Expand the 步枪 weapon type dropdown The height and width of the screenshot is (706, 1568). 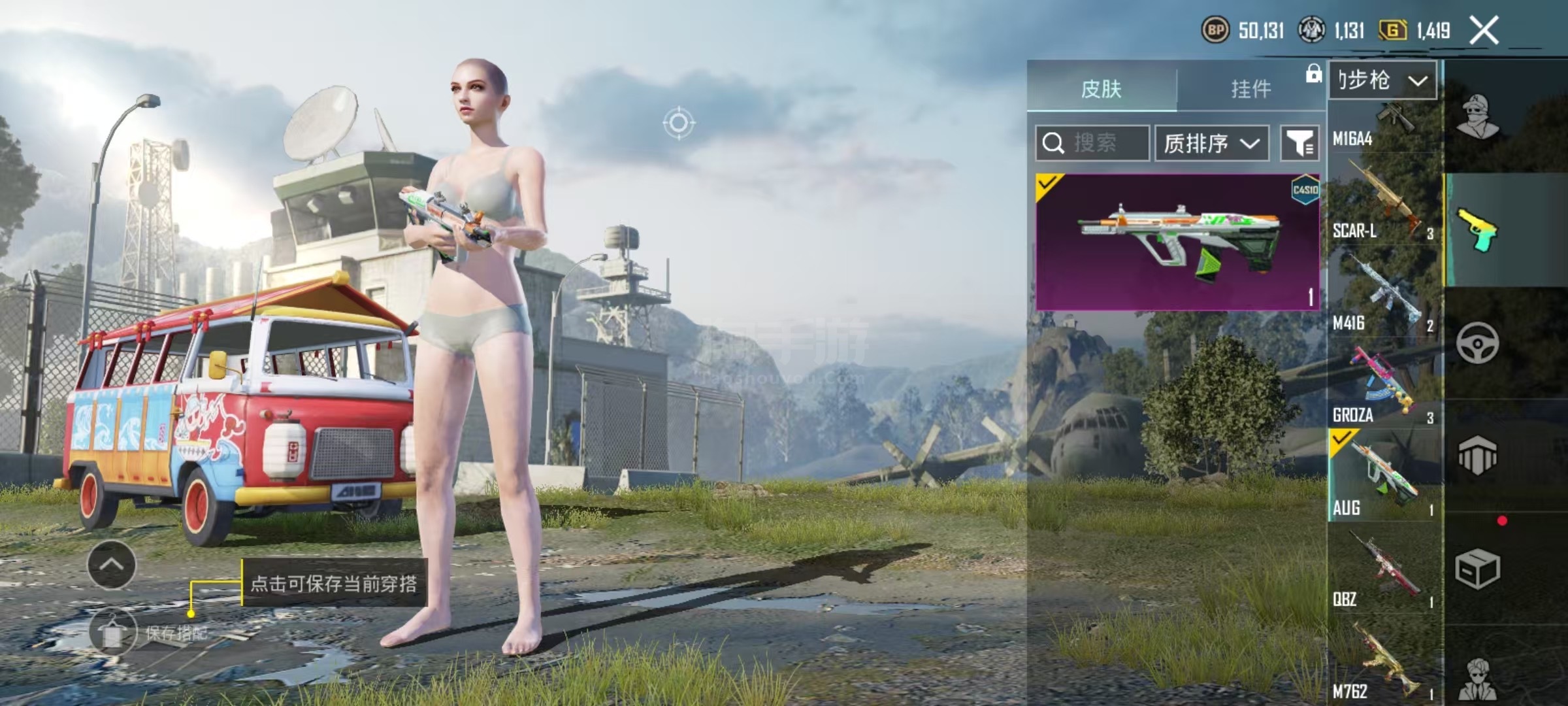pyautogui.click(x=1382, y=80)
